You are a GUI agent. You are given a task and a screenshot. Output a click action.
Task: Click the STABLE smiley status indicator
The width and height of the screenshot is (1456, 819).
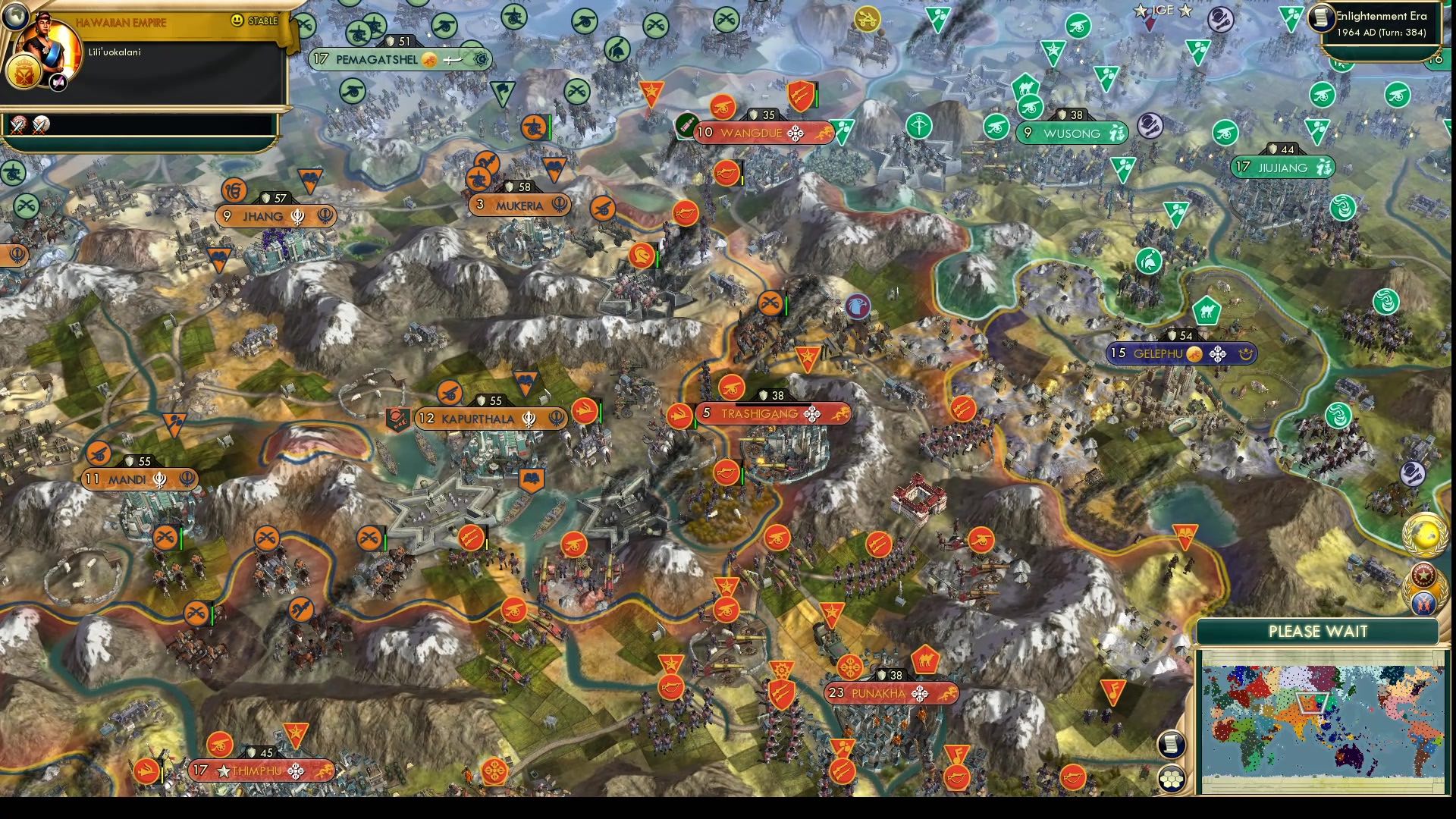[237, 21]
